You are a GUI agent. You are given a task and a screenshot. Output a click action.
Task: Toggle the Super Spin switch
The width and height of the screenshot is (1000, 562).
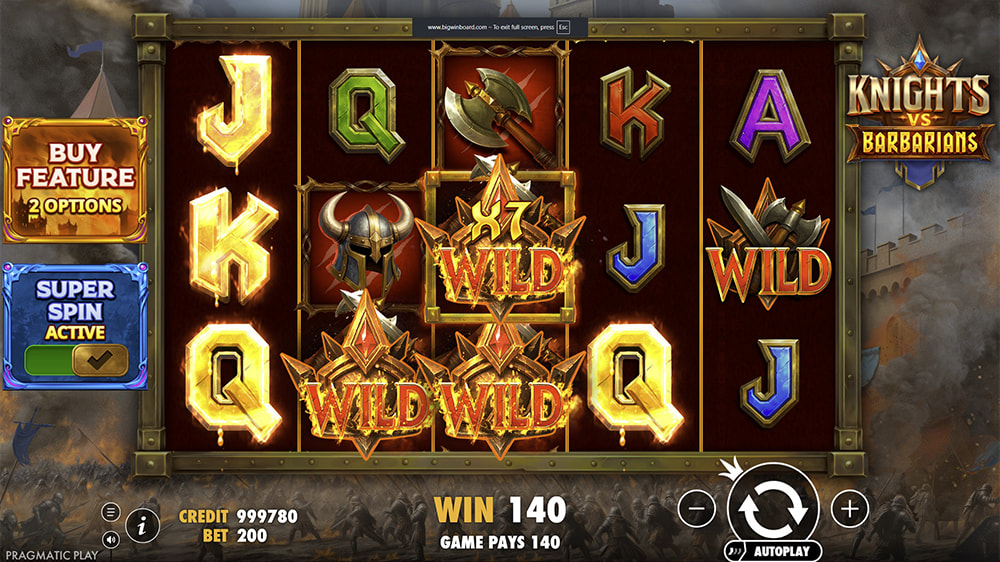[x=76, y=359]
